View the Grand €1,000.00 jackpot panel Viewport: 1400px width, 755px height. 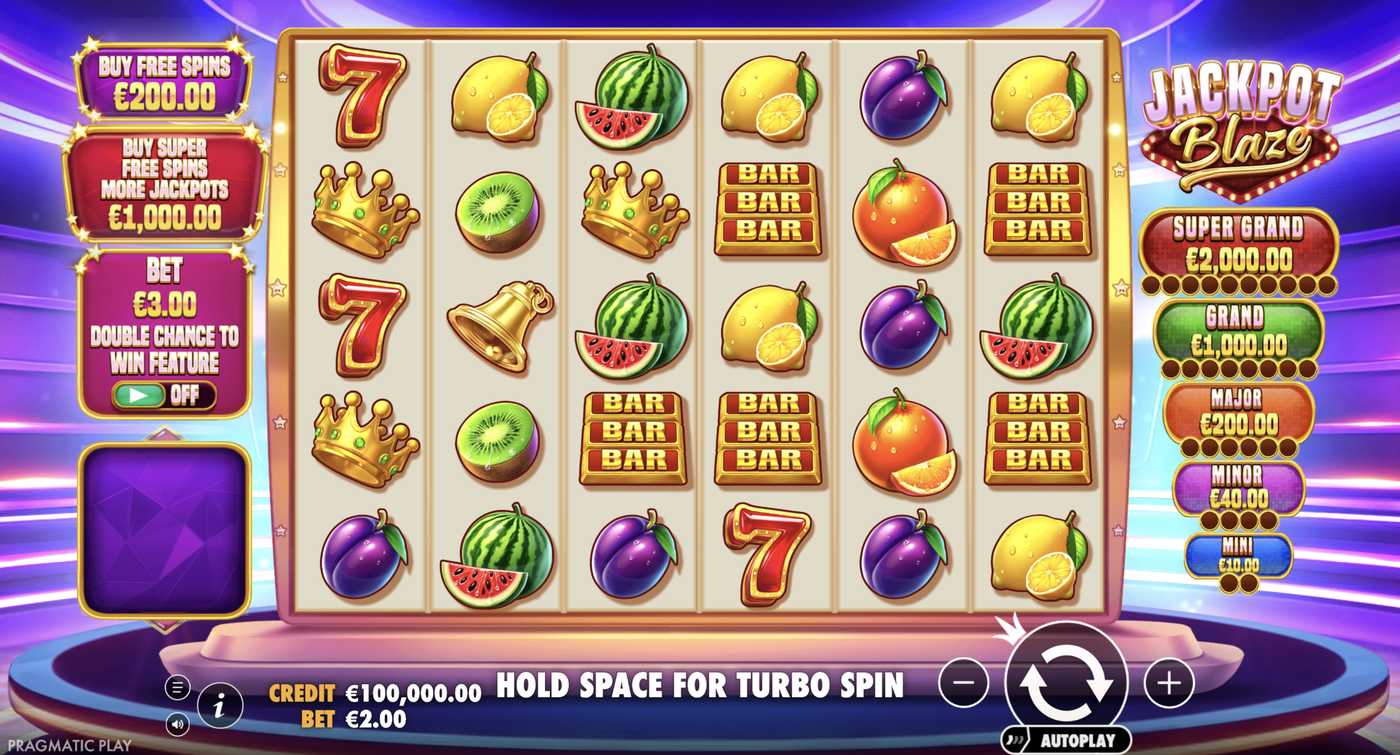(1238, 328)
